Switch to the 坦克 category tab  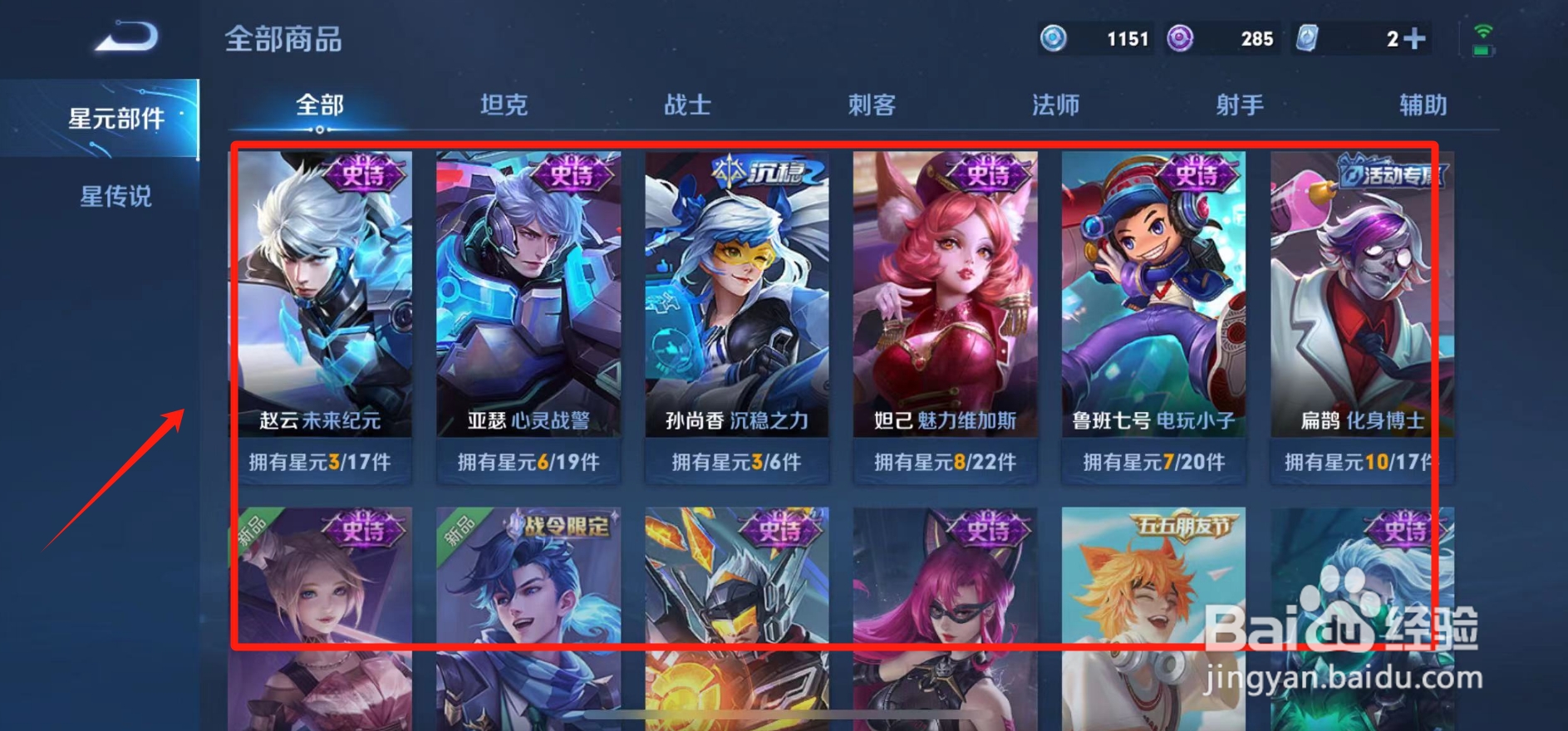pyautogui.click(x=503, y=105)
